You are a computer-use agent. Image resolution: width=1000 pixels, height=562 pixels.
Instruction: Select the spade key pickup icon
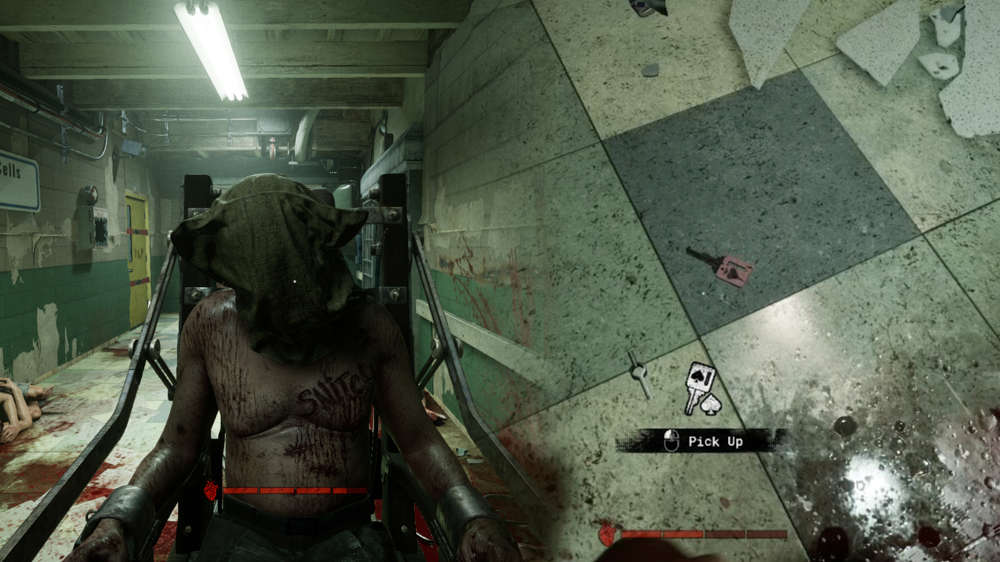pyautogui.click(x=700, y=389)
